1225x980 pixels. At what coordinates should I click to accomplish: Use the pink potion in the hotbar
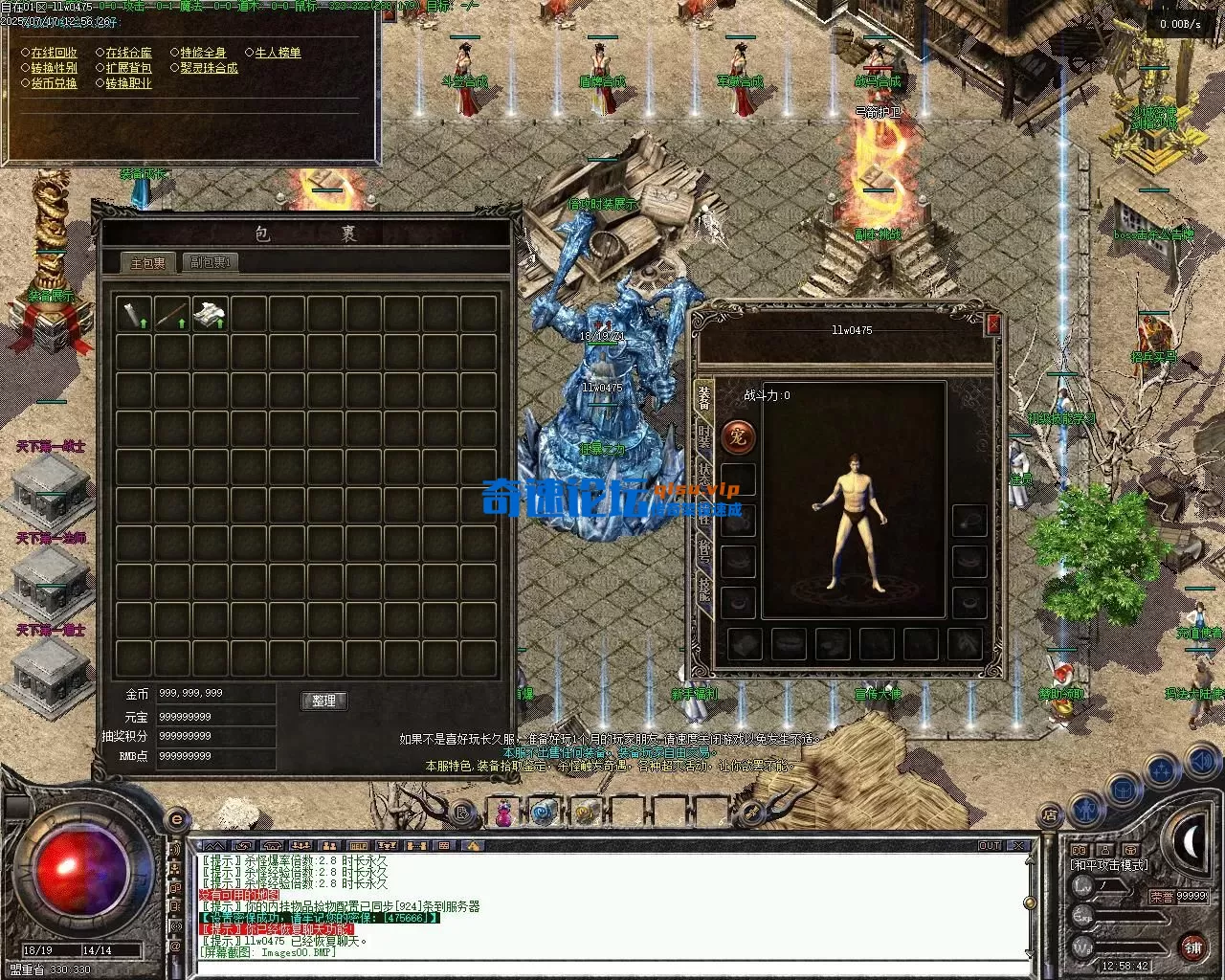[501, 813]
